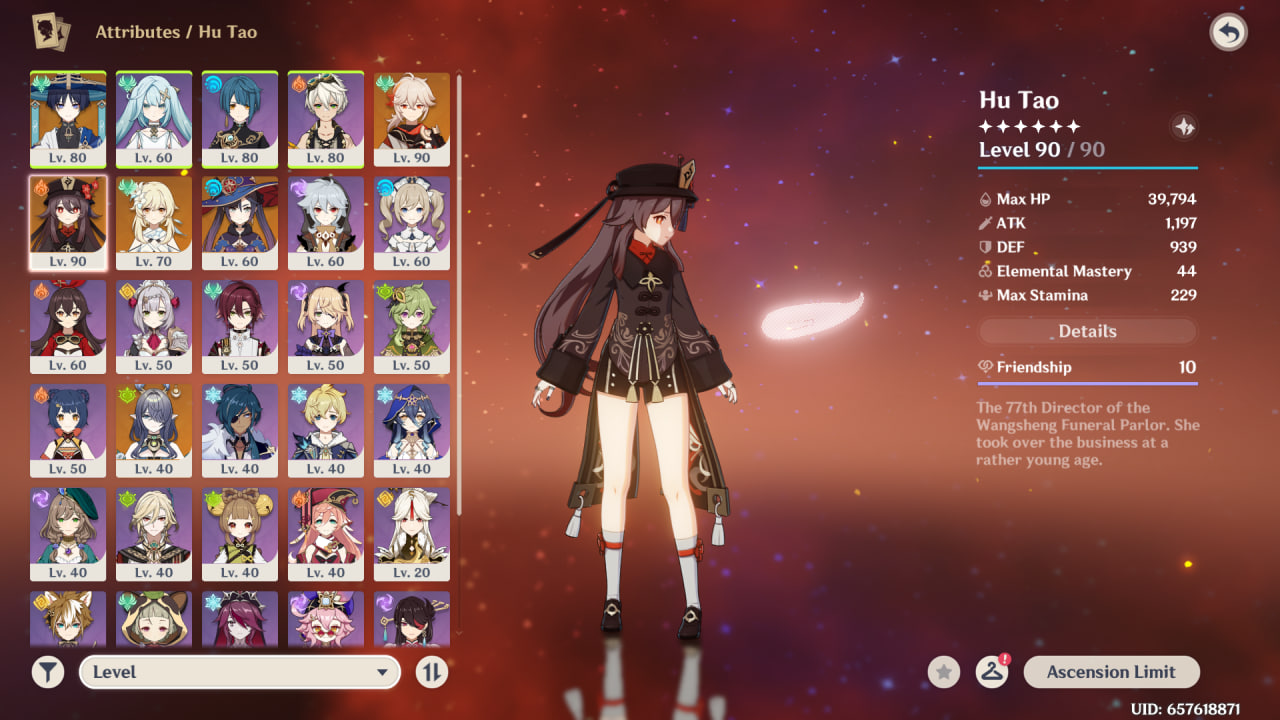
Task: Toggle the sort order arrows
Action: (431, 672)
